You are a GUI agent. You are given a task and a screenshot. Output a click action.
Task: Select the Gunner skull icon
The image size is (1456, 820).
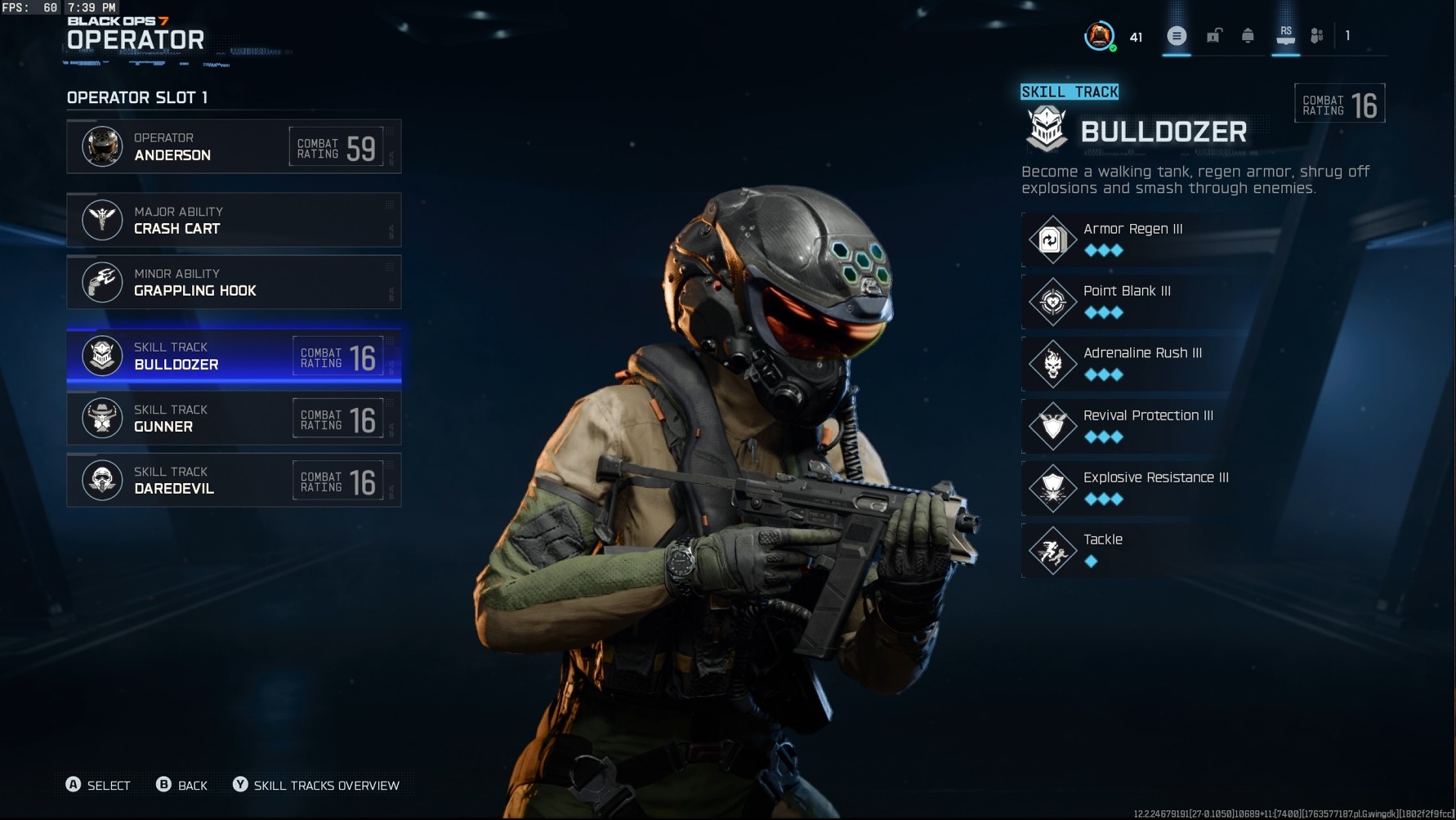point(102,418)
